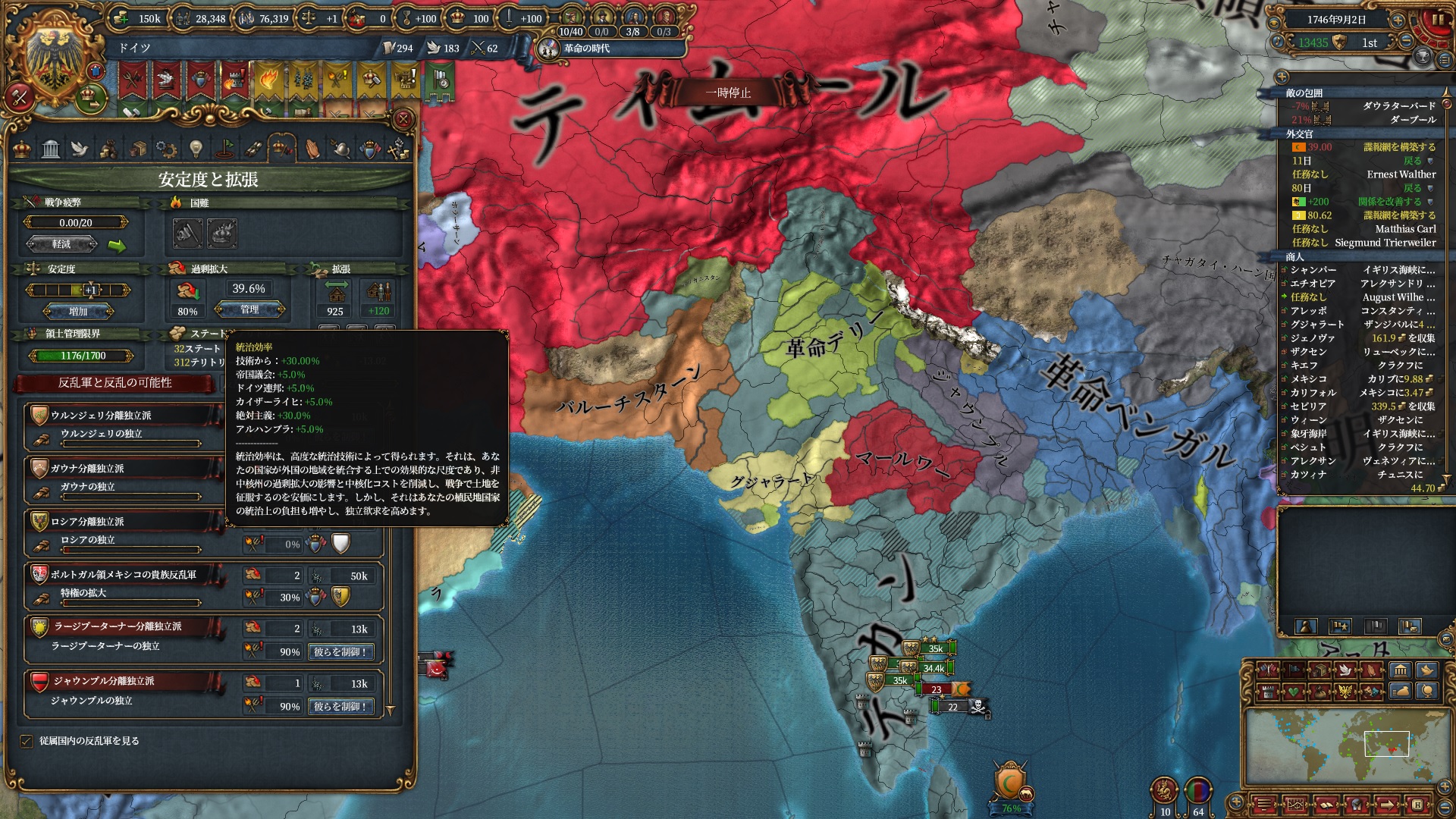Decrease game speed with the minus button
This screenshot has width=1456, height=819.
coord(1405,42)
